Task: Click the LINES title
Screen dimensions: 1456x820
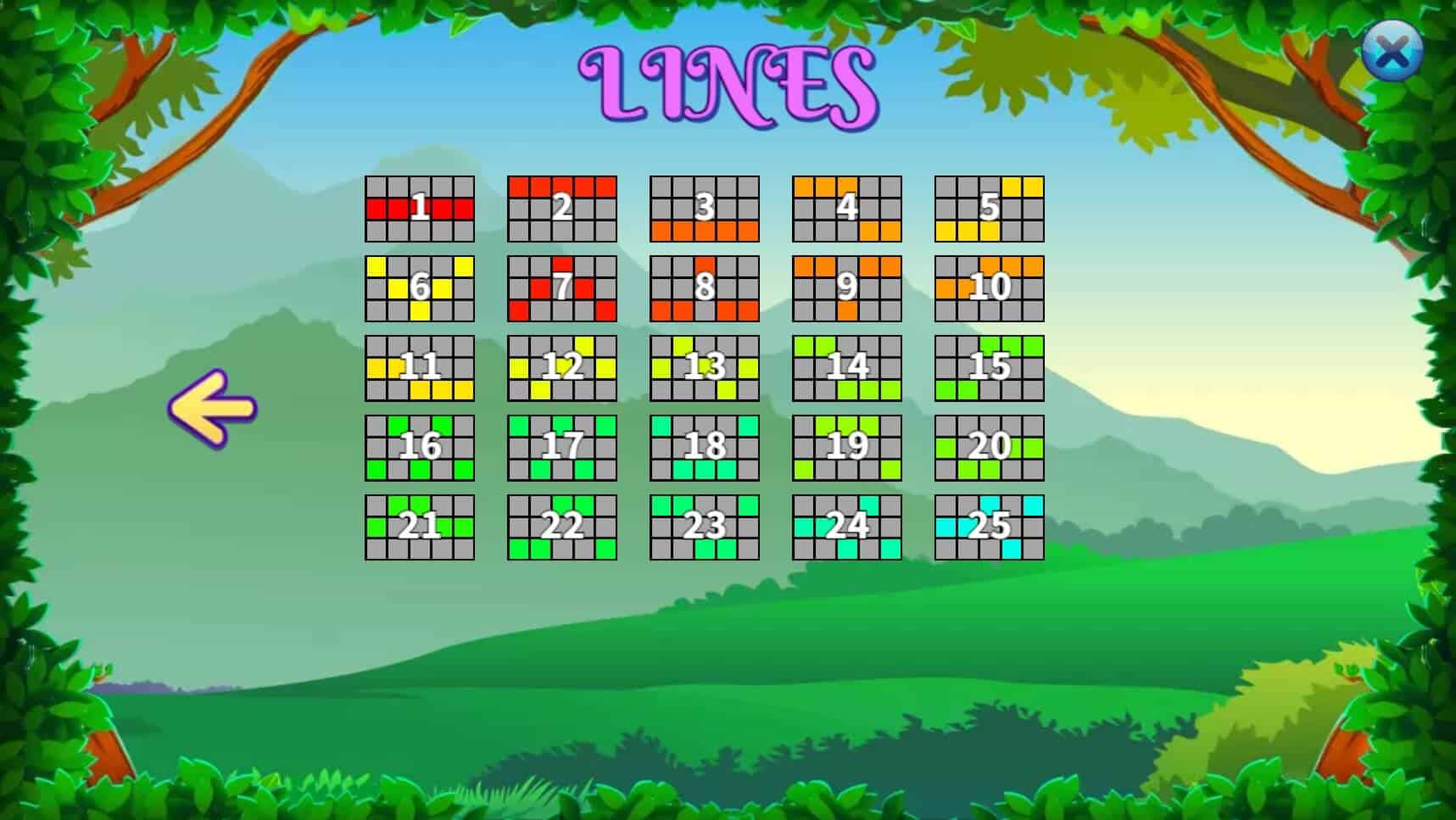Action: click(x=725, y=81)
